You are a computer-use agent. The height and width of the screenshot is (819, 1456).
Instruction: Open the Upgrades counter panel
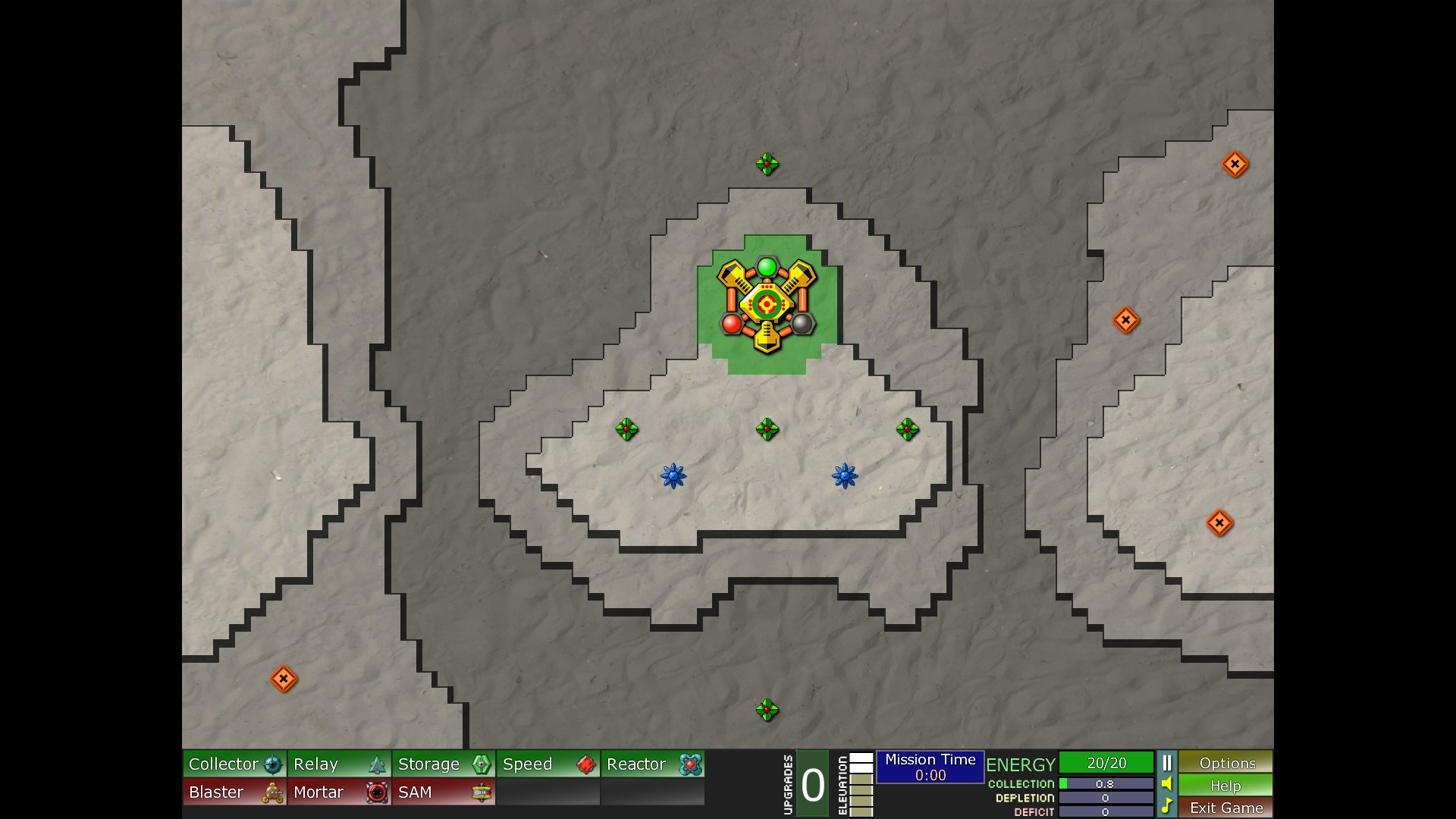812,785
